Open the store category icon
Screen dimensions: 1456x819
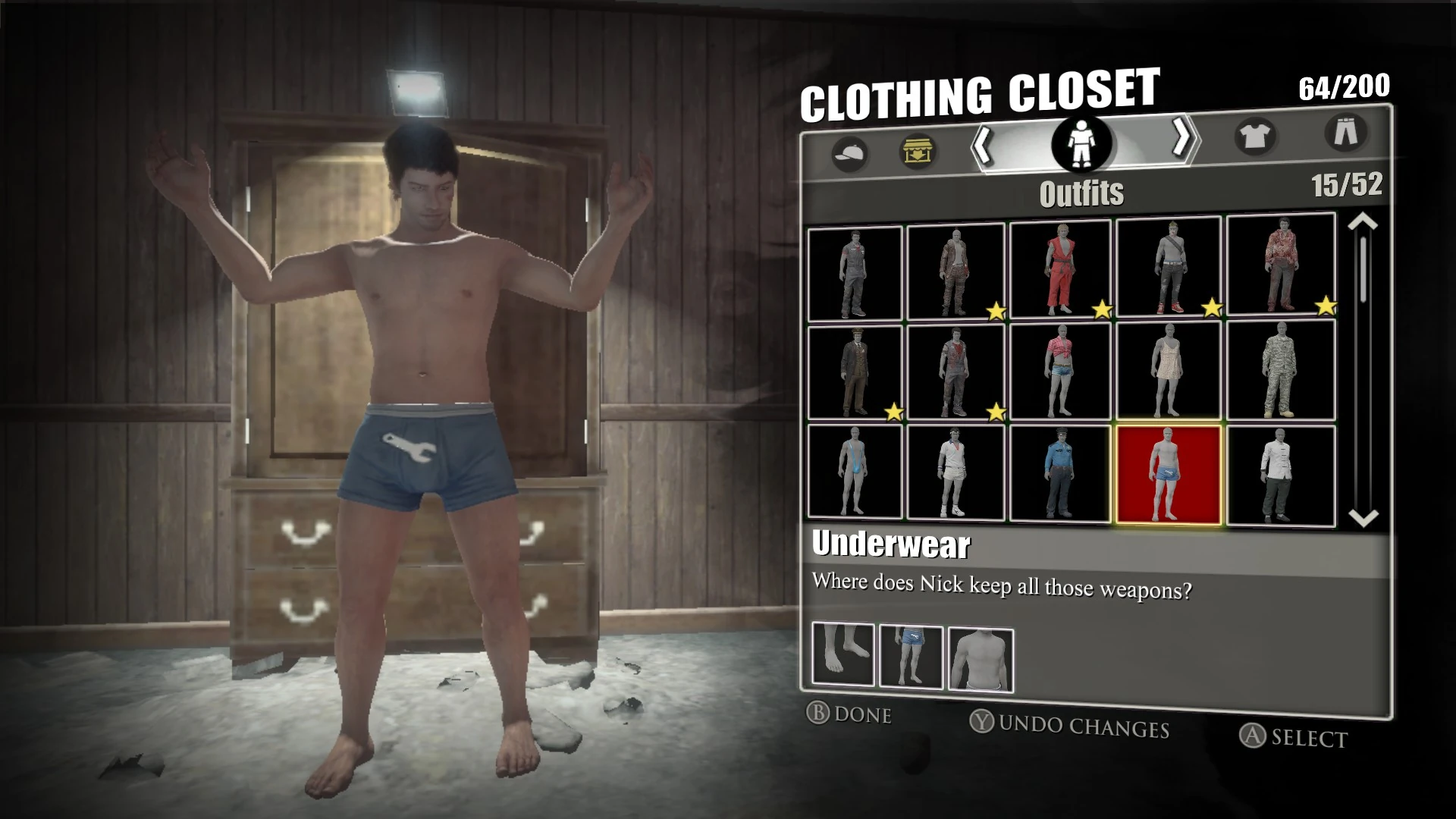pyautogui.click(x=917, y=150)
